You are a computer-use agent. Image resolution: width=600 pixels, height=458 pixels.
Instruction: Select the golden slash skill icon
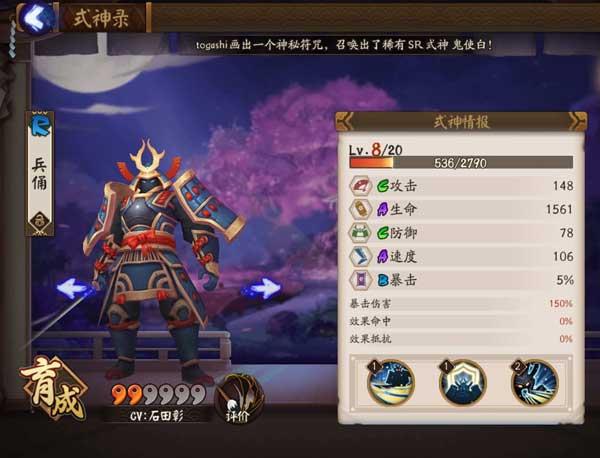(x=391, y=383)
